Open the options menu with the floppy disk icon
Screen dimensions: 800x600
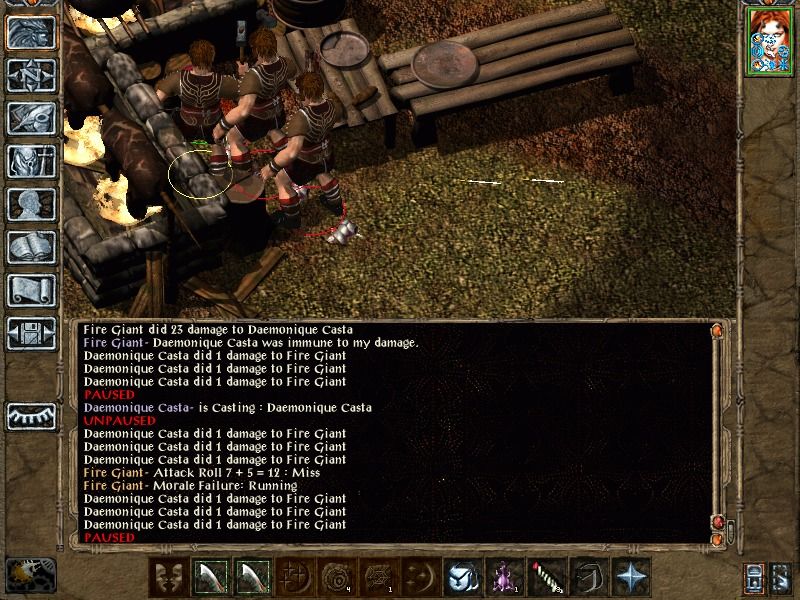31,333
